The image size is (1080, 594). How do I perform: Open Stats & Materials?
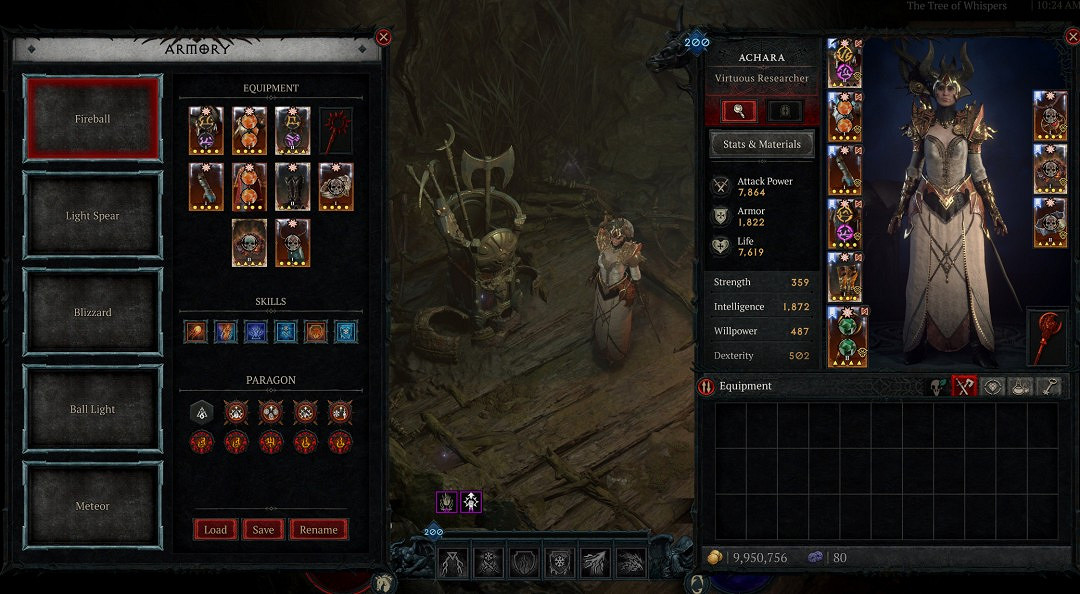761,144
